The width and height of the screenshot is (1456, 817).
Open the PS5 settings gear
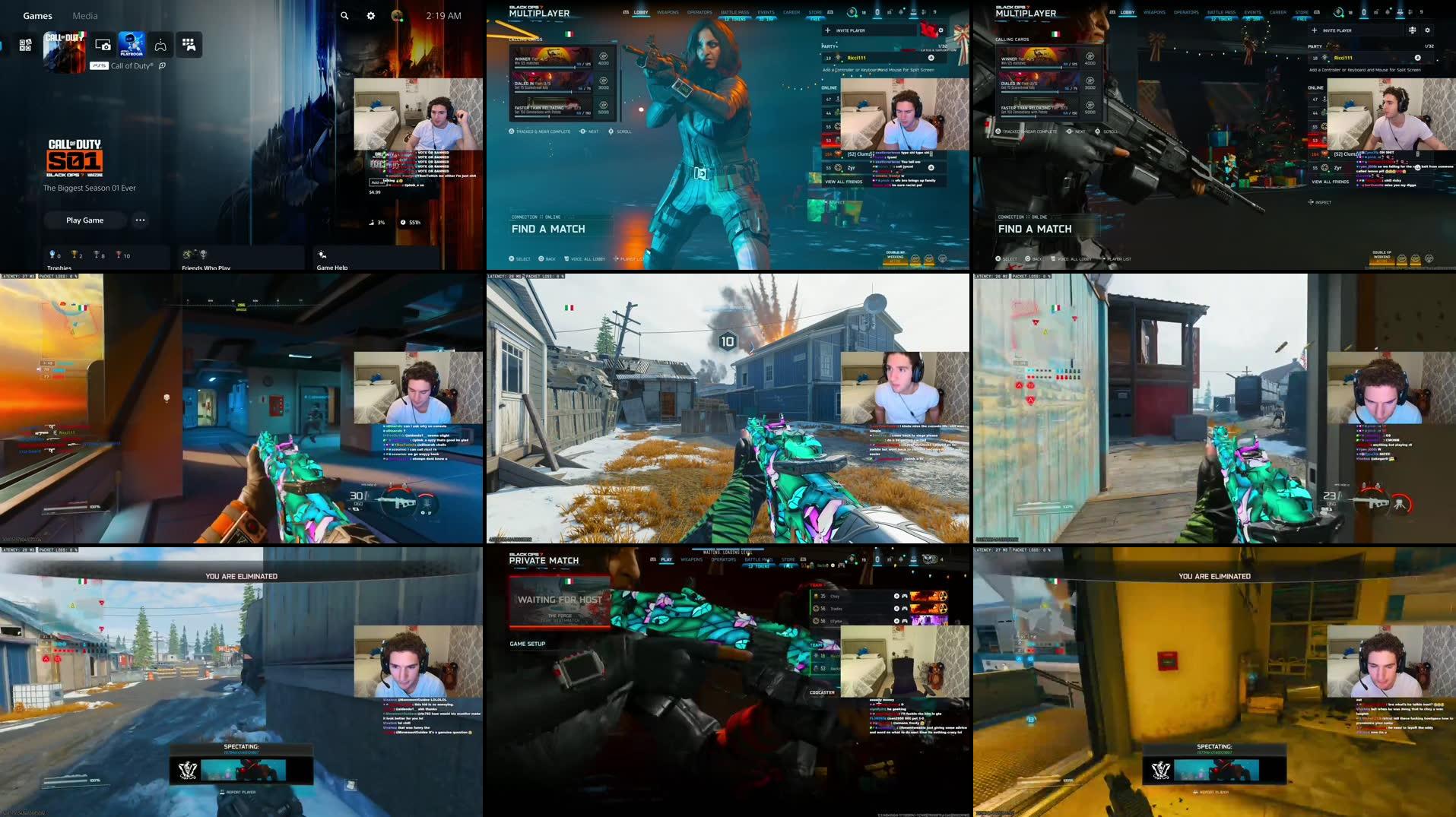click(370, 14)
